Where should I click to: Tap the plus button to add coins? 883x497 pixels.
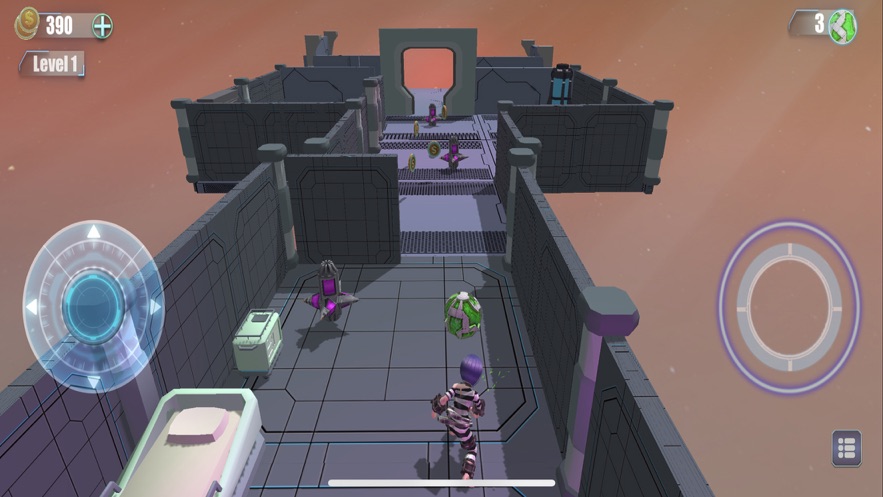pyautogui.click(x=103, y=26)
